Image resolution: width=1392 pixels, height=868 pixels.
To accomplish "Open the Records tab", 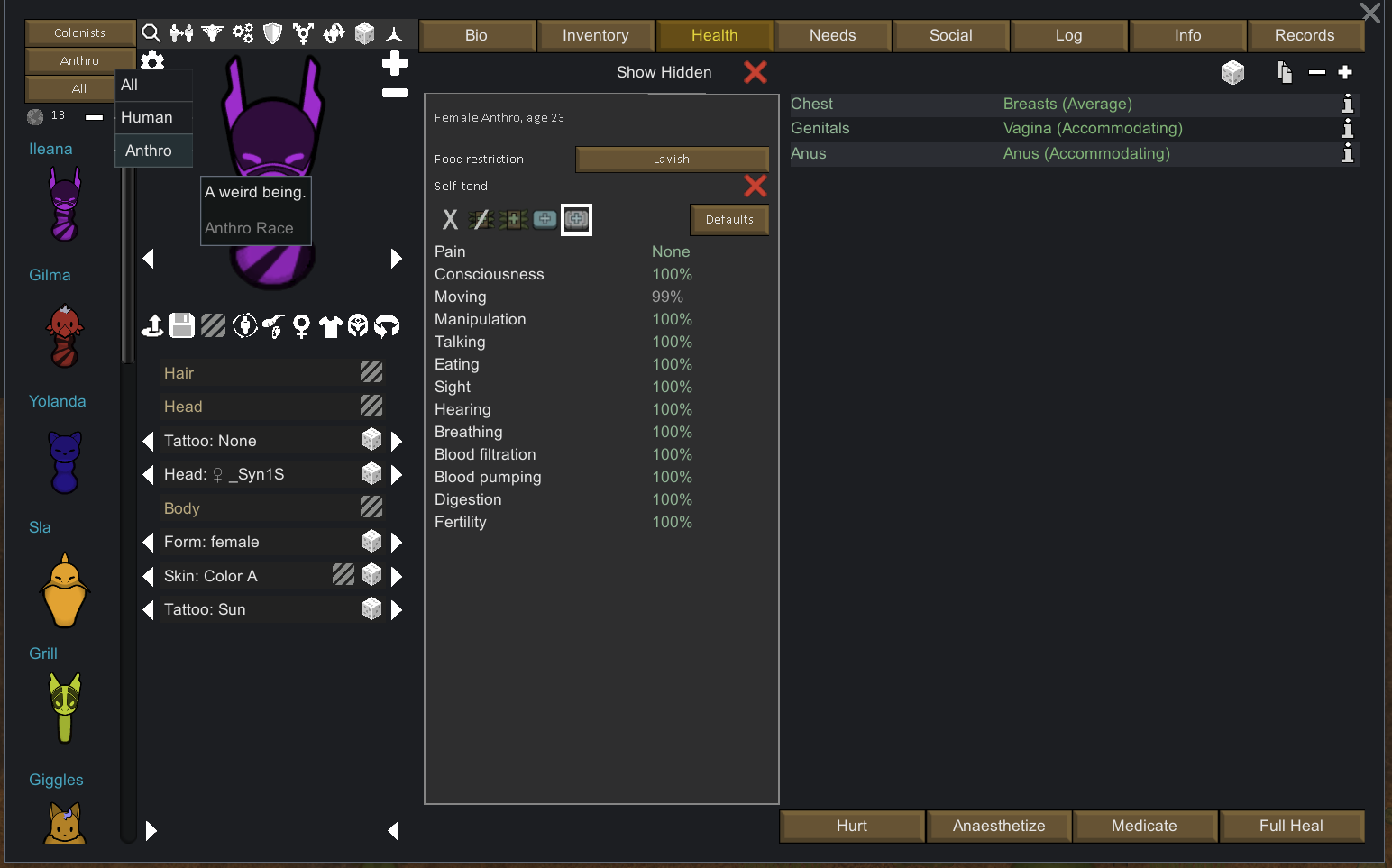I will [x=1306, y=35].
